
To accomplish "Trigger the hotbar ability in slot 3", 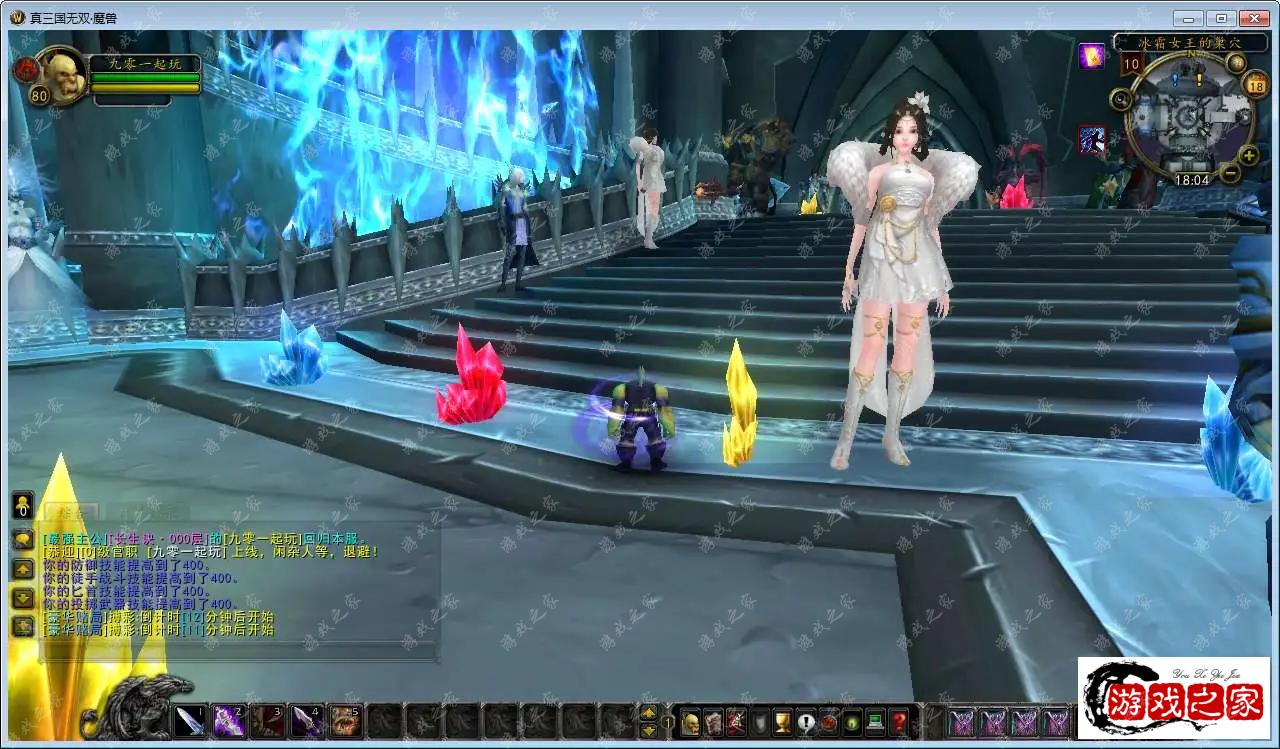I will [x=268, y=721].
